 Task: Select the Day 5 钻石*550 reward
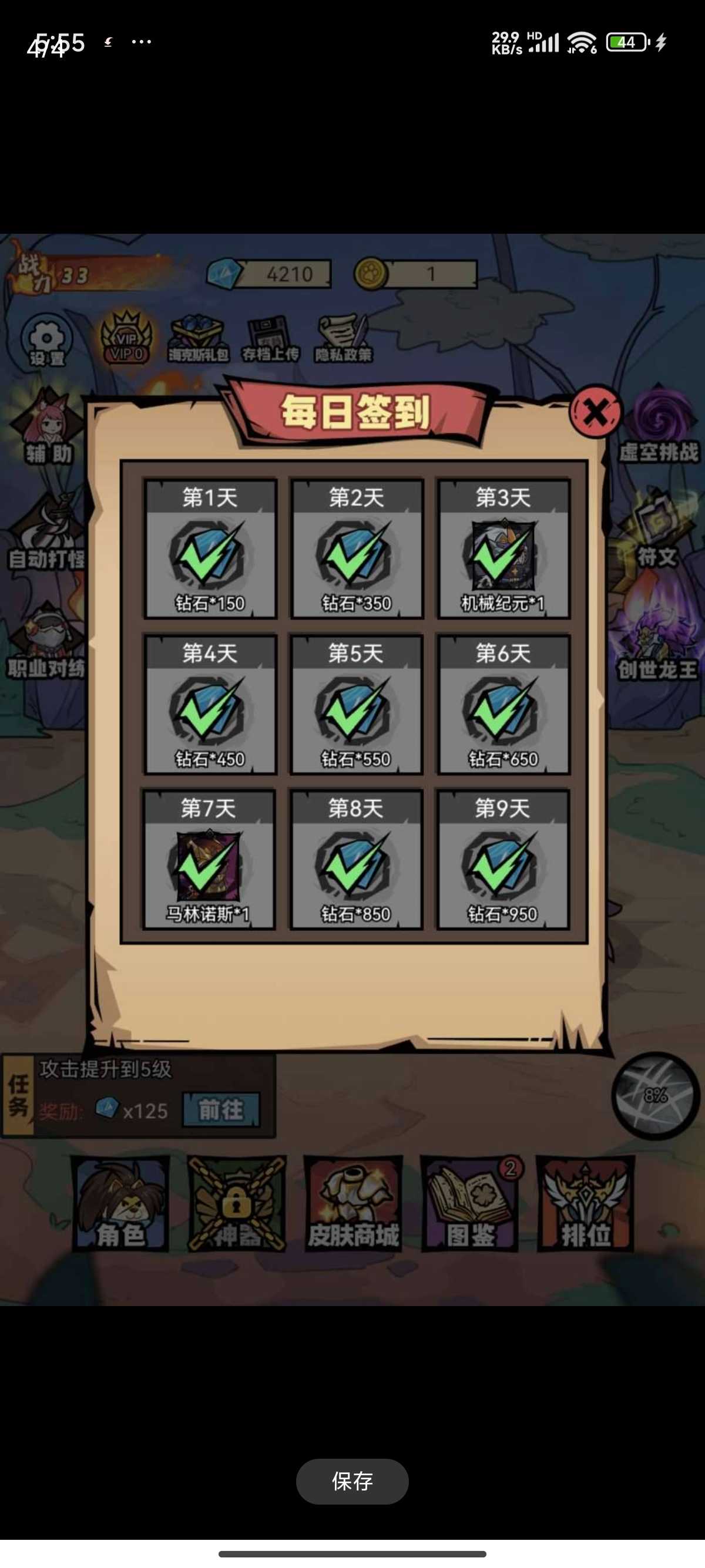[356, 704]
